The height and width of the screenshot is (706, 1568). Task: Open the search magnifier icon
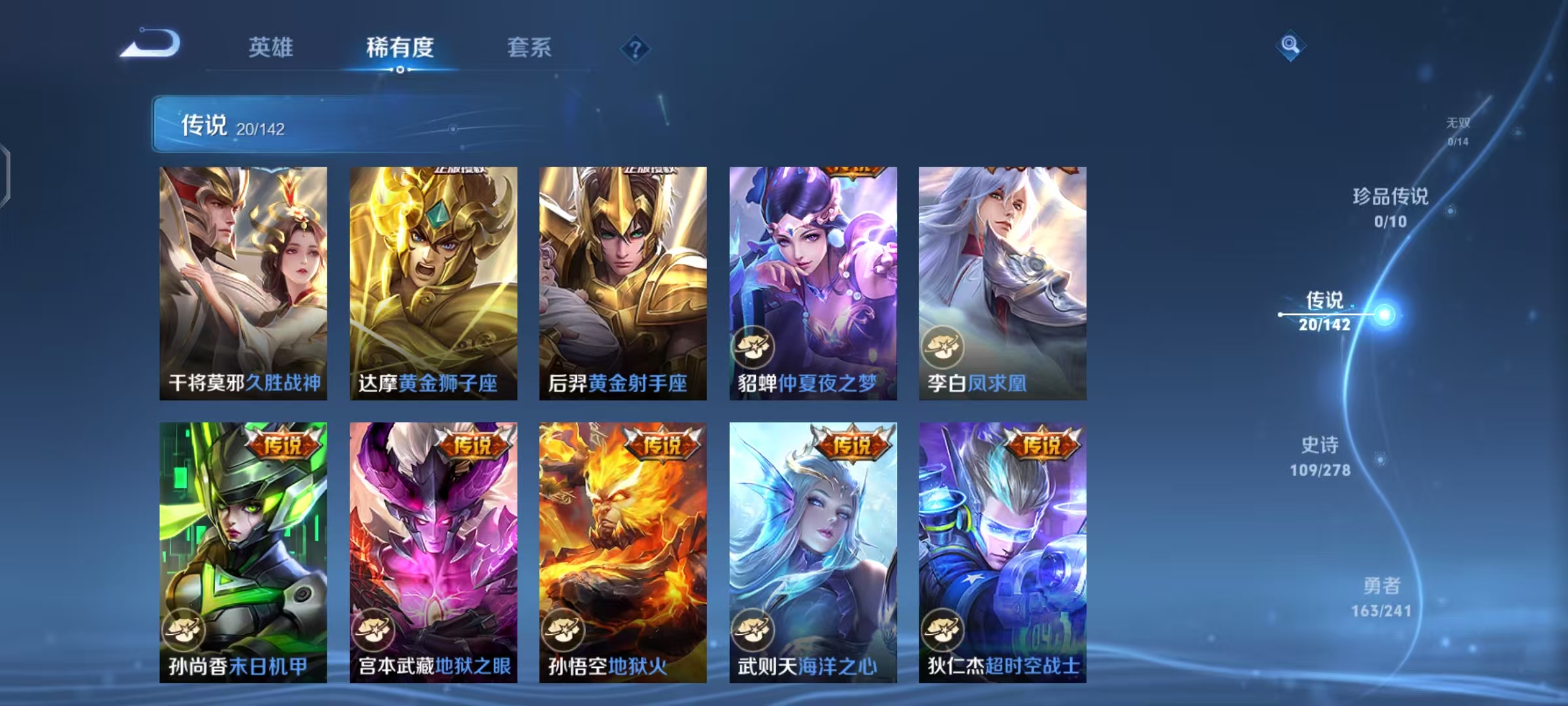(1290, 44)
